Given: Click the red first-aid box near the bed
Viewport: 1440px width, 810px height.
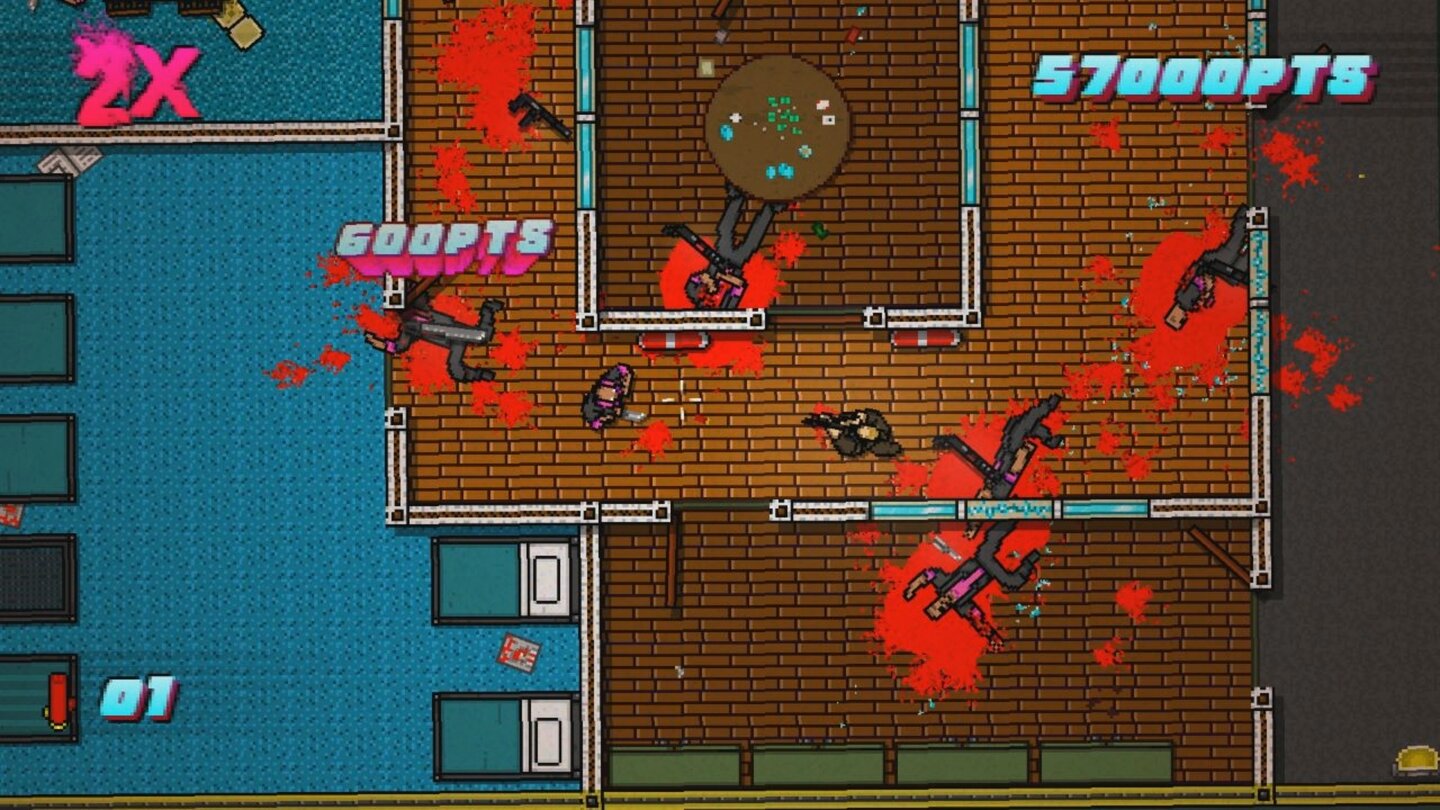Looking at the screenshot, I should (x=517, y=652).
